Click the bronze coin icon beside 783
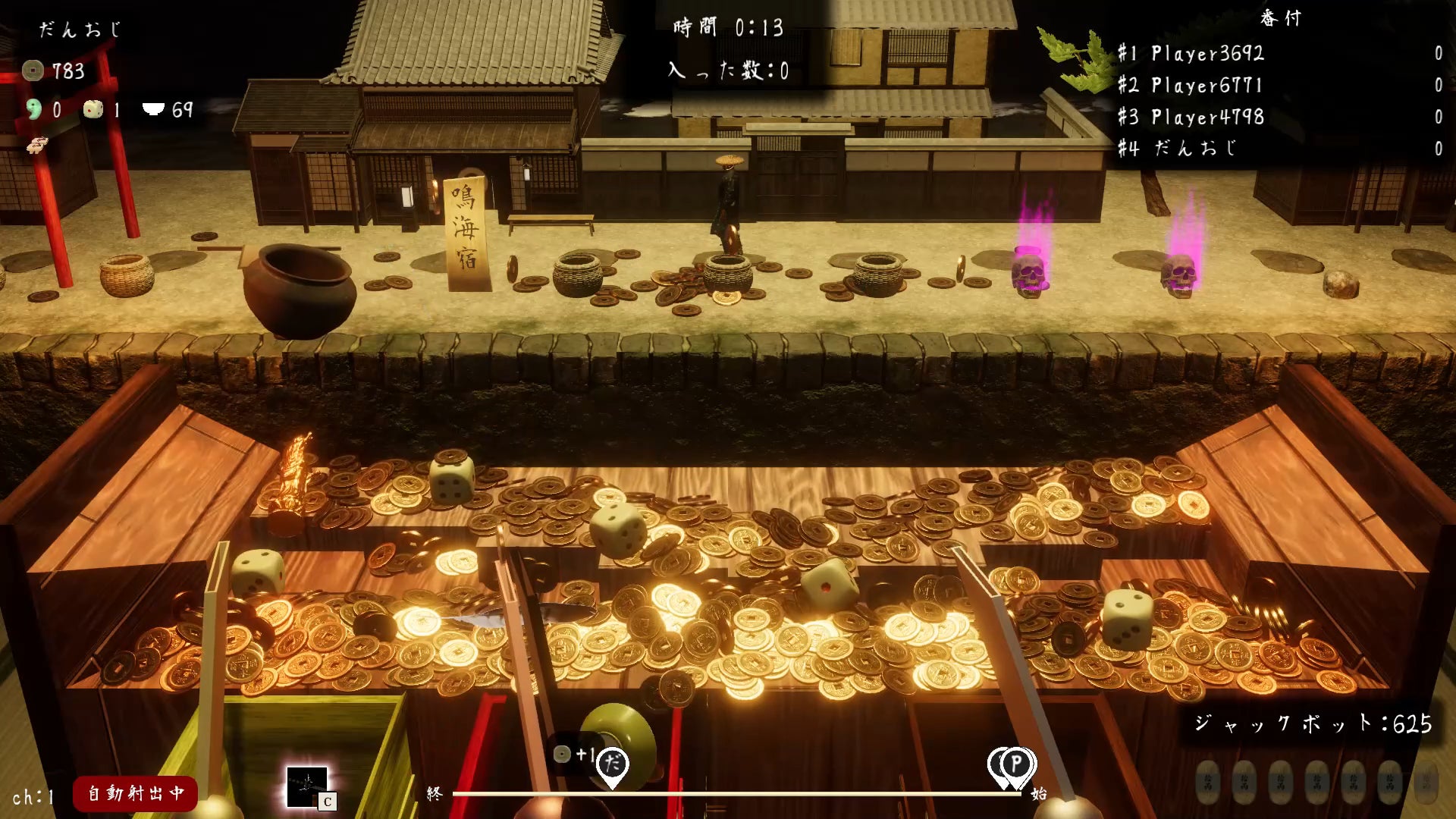Screen dimensions: 1456x819 click(33, 71)
